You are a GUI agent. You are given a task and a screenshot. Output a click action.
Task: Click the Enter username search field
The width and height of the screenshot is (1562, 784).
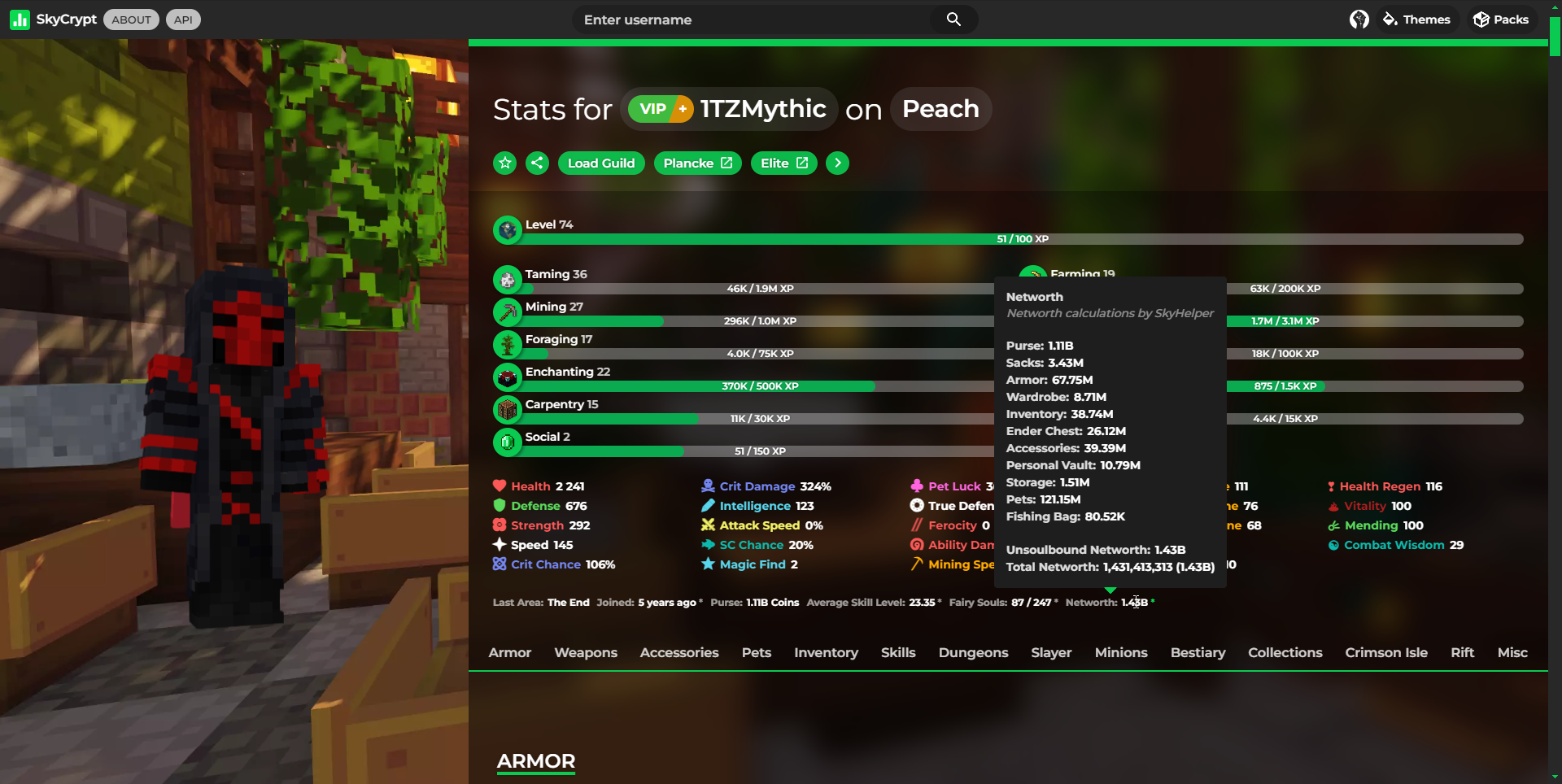click(748, 20)
